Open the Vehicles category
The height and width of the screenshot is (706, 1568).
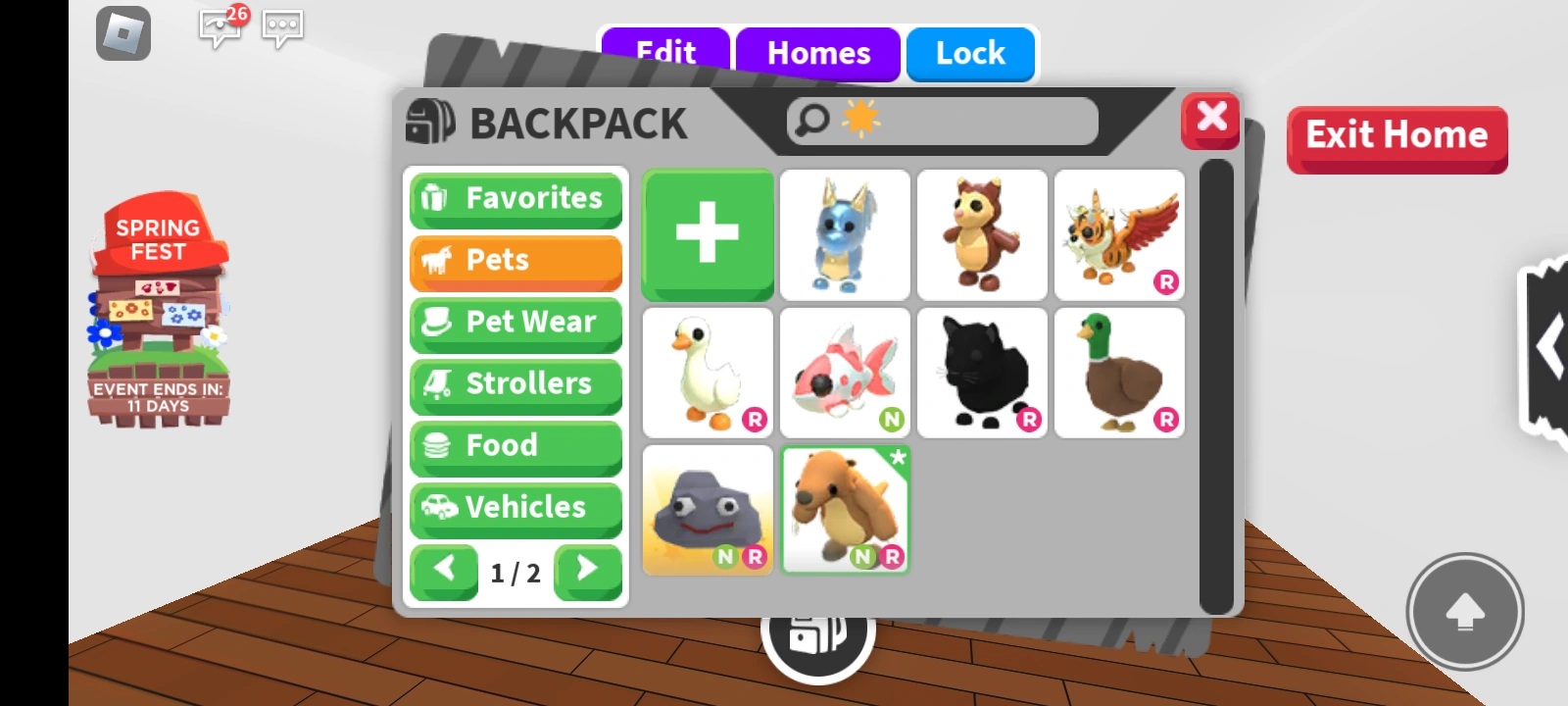coord(515,507)
